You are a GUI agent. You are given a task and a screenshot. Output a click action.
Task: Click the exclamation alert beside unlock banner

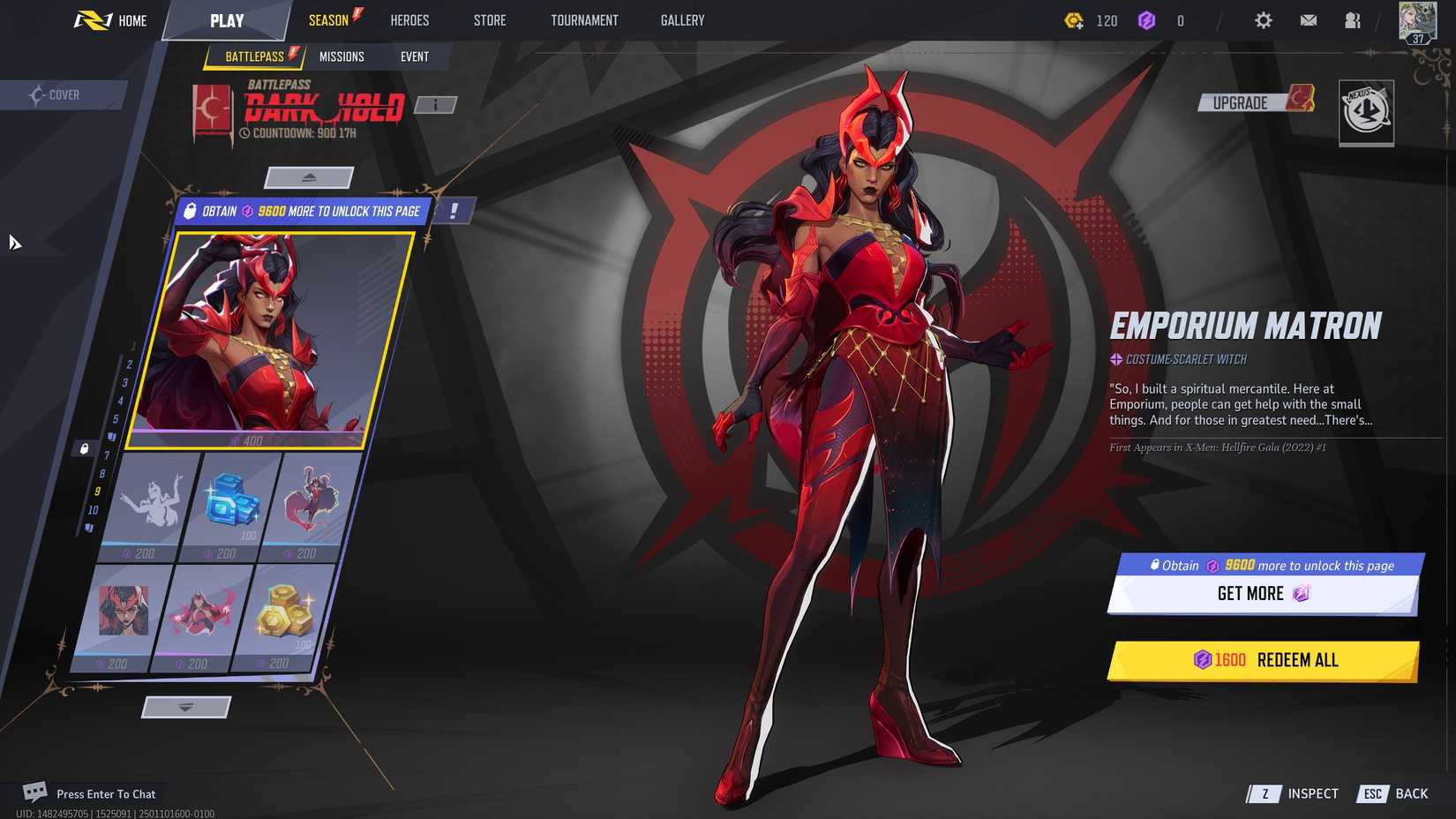click(x=453, y=210)
